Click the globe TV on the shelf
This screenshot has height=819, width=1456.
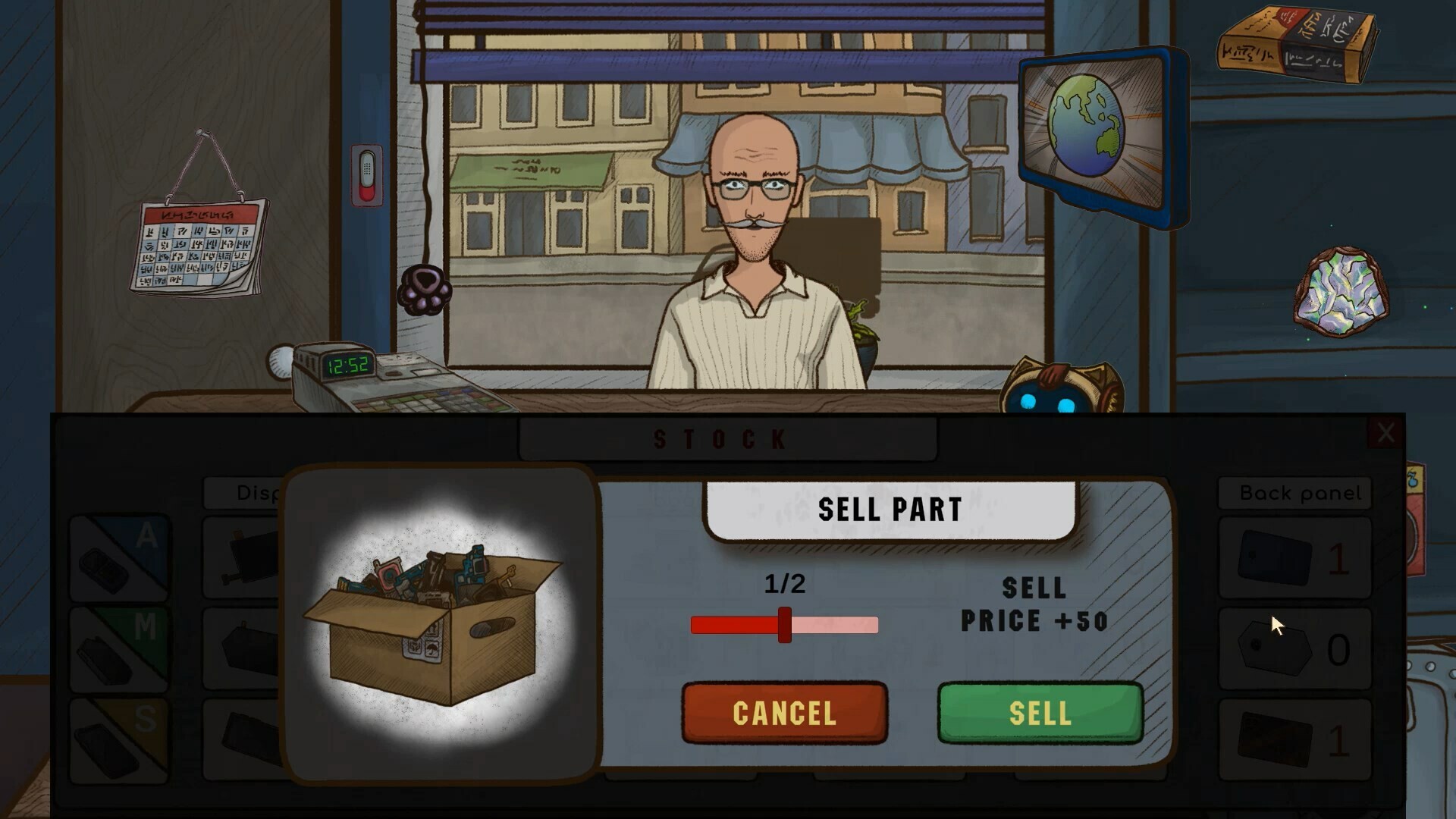1086,125
